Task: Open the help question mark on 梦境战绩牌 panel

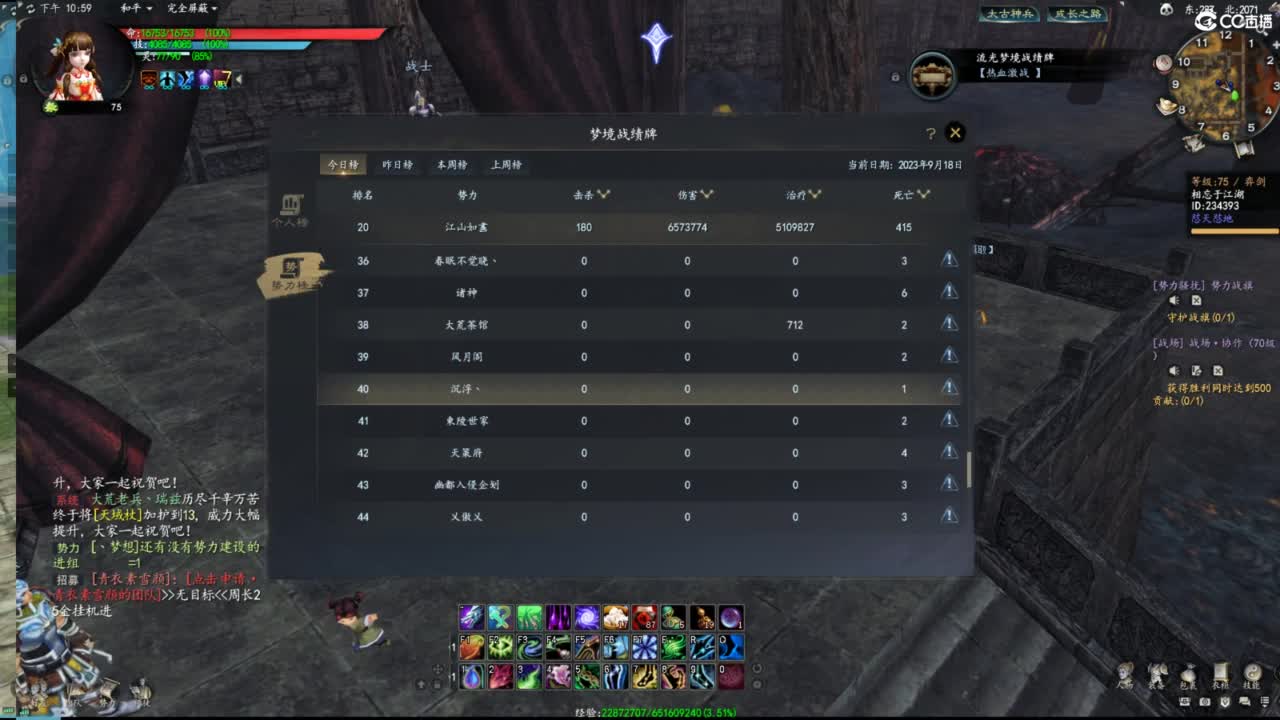Action: (931, 131)
